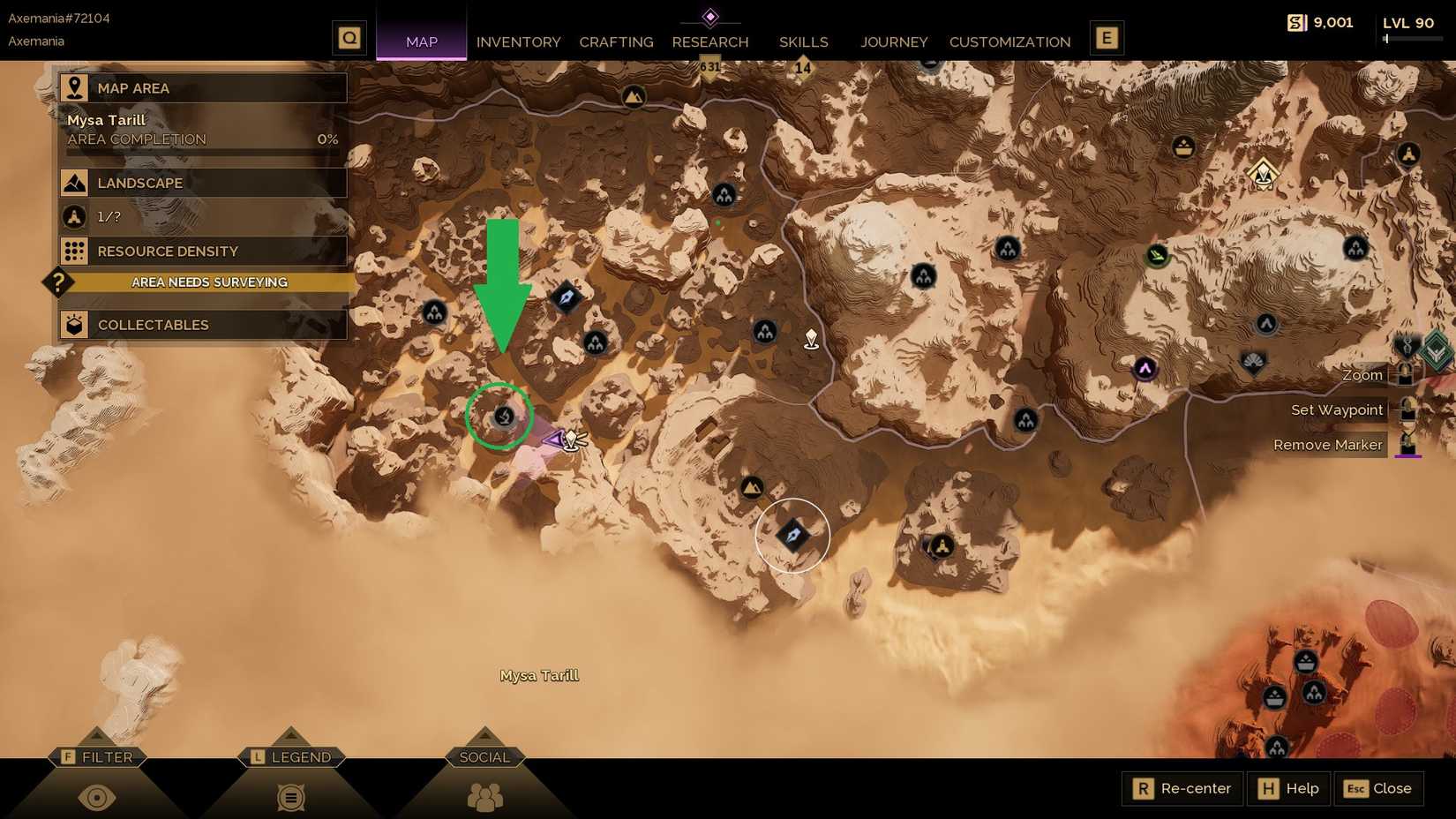Open the highlighted fast travel beacon top right
Viewport: 1456px width, 819px height.
[1264, 174]
